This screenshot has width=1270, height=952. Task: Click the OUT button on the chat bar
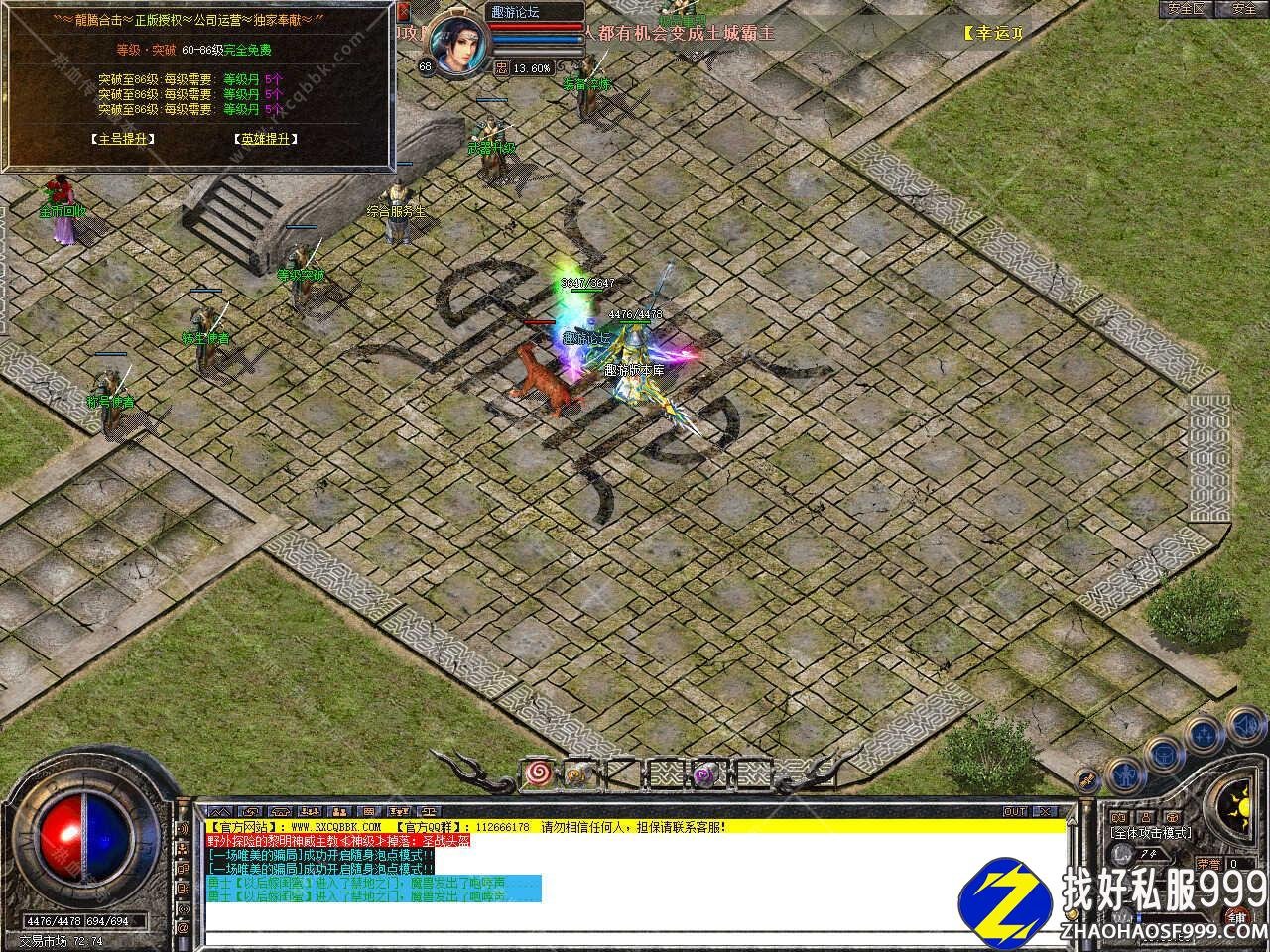(1014, 811)
